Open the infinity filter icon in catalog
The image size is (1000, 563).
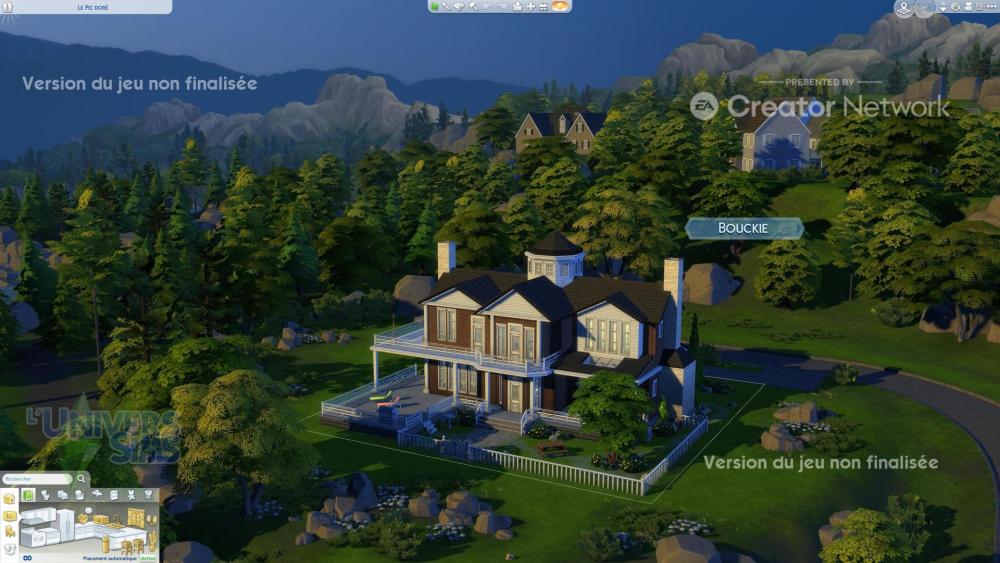tap(27, 557)
